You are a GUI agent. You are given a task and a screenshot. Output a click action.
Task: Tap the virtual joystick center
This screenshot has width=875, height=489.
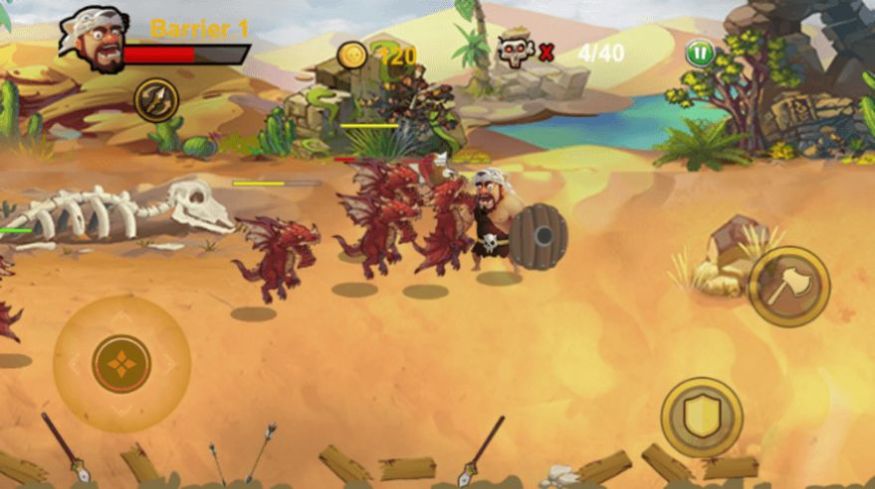[122, 363]
